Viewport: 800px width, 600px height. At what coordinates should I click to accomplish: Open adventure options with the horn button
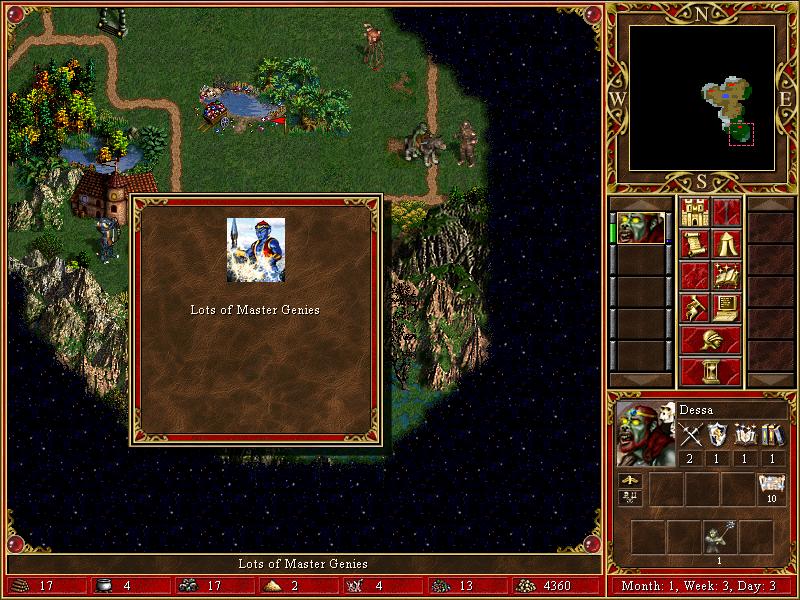pyautogui.click(x=694, y=308)
